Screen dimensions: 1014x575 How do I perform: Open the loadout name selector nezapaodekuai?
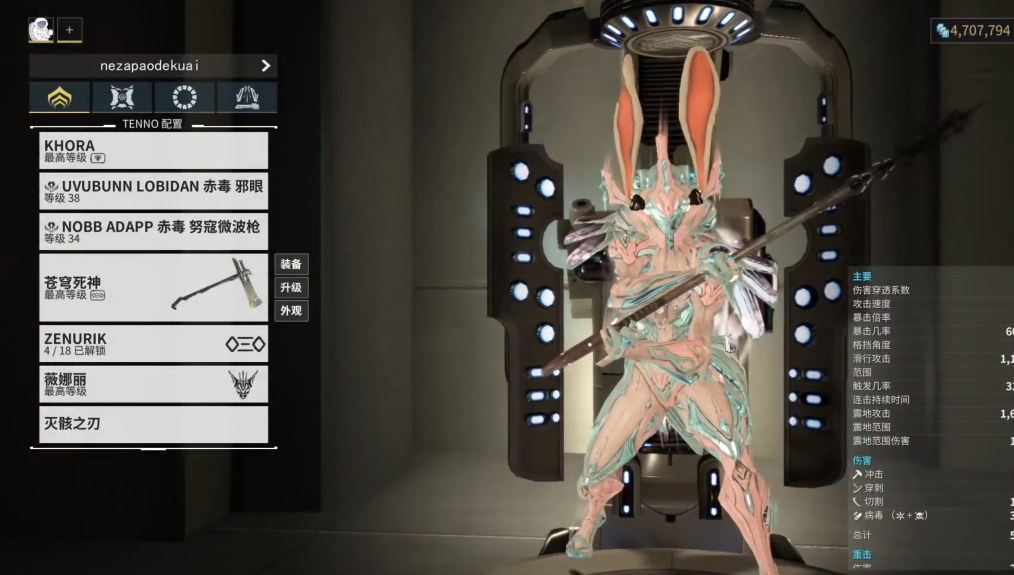153,66
